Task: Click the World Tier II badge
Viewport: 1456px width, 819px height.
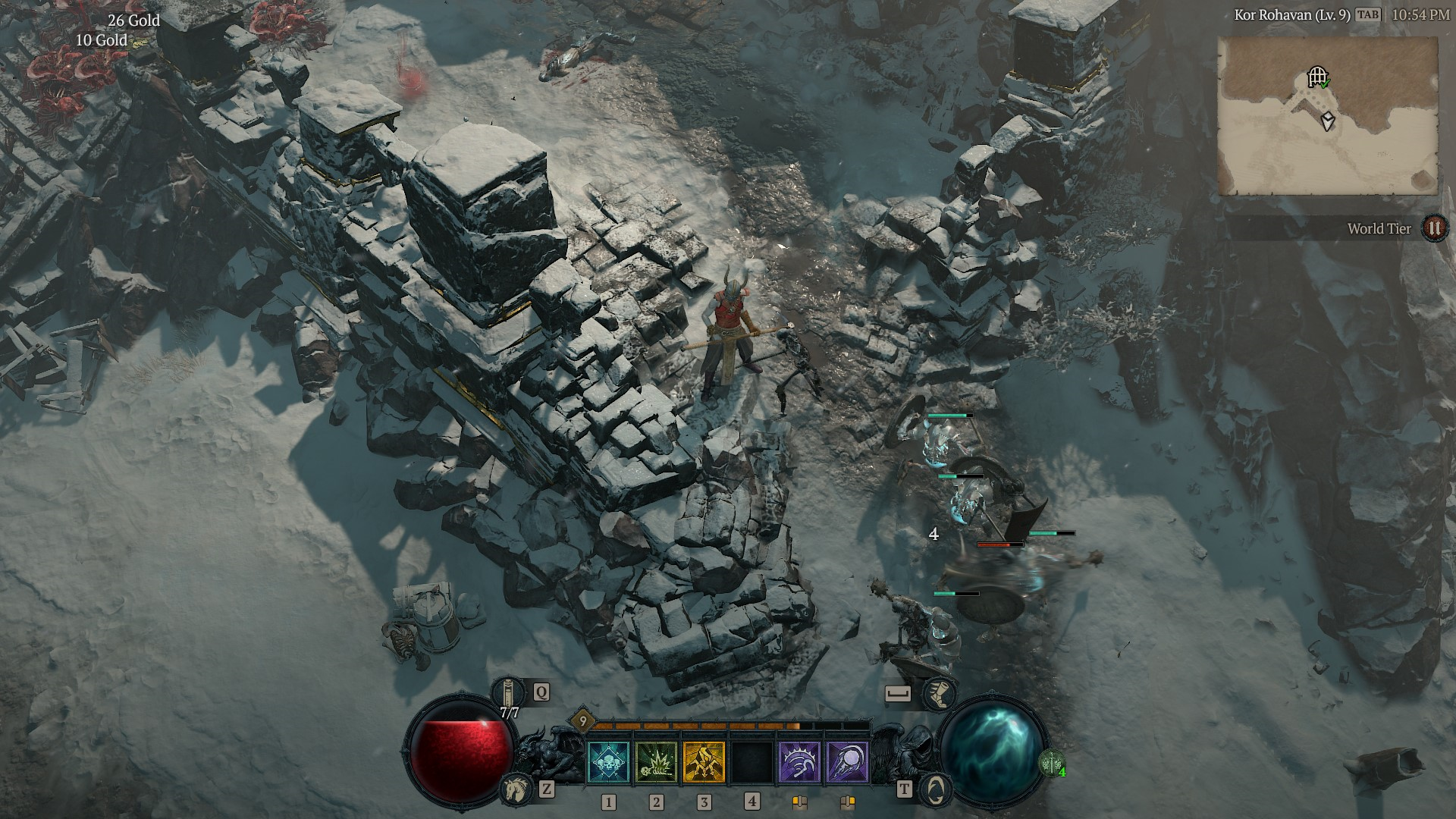Action: click(1433, 228)
